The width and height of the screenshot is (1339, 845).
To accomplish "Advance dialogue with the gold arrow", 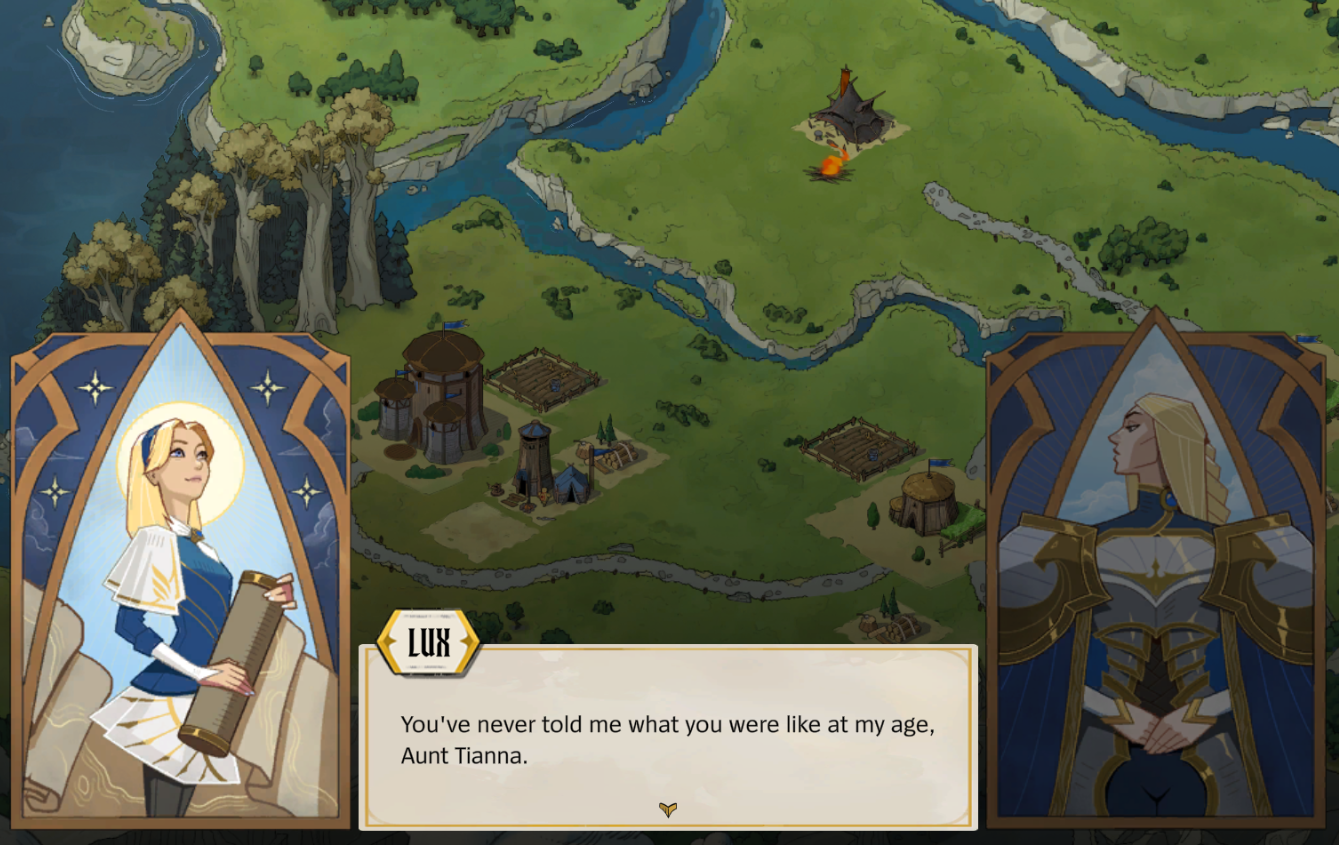I will pyautogui.click(x=668, y=809).
